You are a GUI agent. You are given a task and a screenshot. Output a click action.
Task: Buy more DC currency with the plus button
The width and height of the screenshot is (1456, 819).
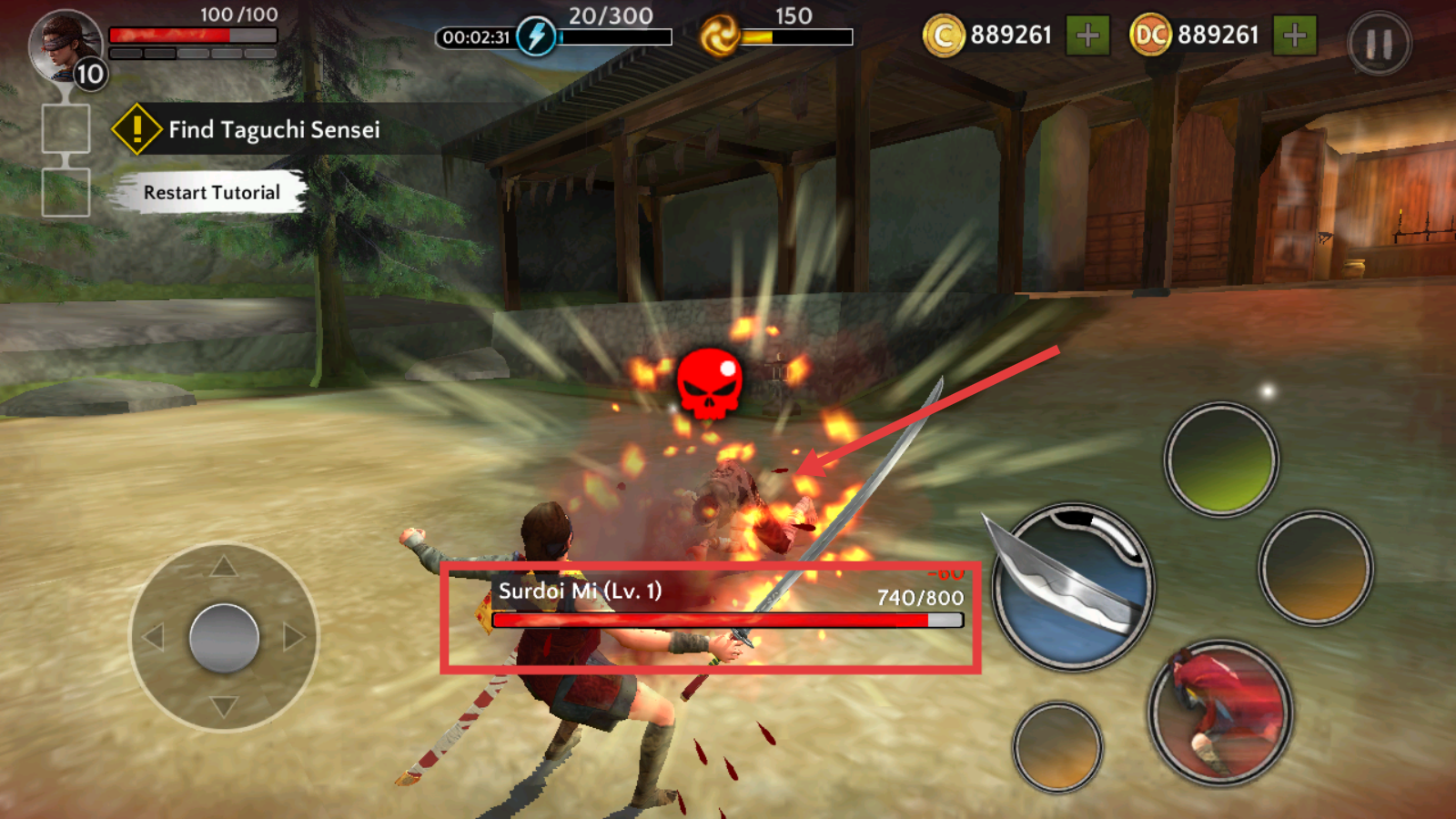tap(1294, 36)
